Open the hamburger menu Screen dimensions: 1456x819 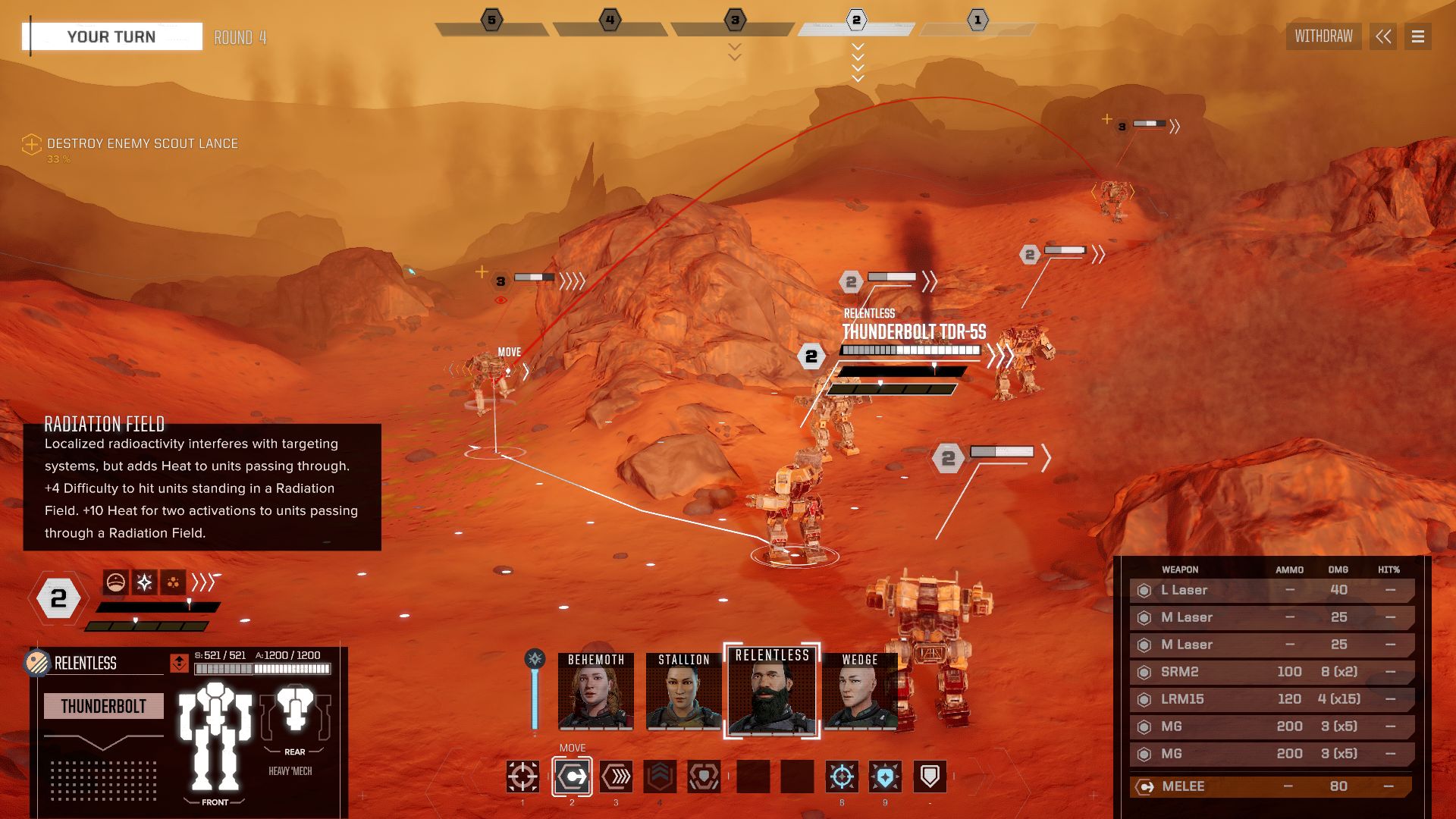point(1417,36)
